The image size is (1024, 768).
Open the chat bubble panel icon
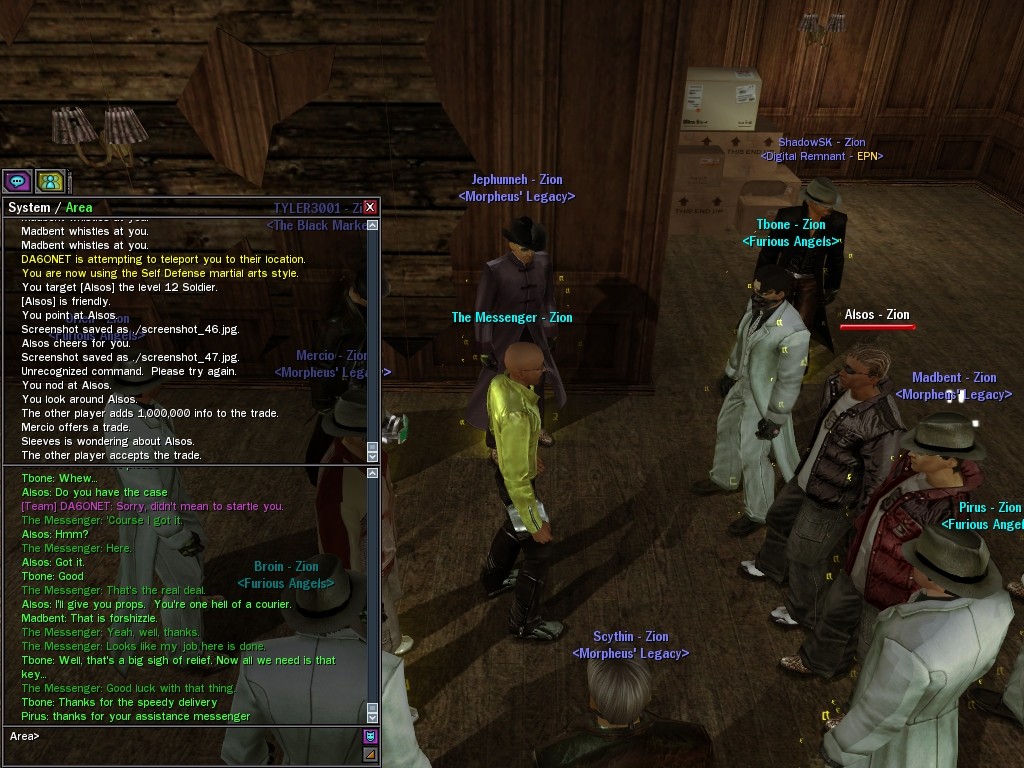coord(17,181)
